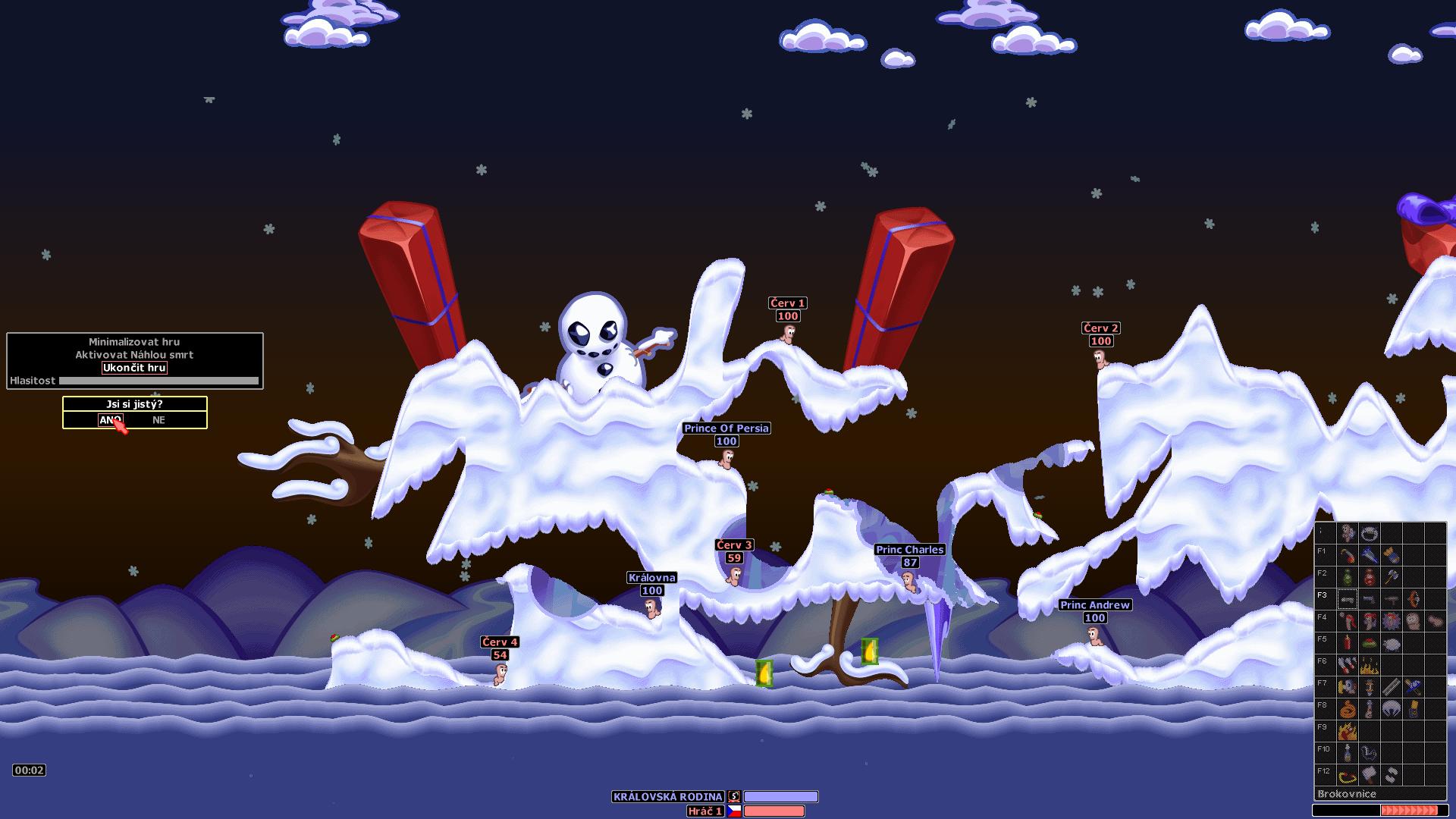Select the white surrender flag icon

(x=1370, y=775)
